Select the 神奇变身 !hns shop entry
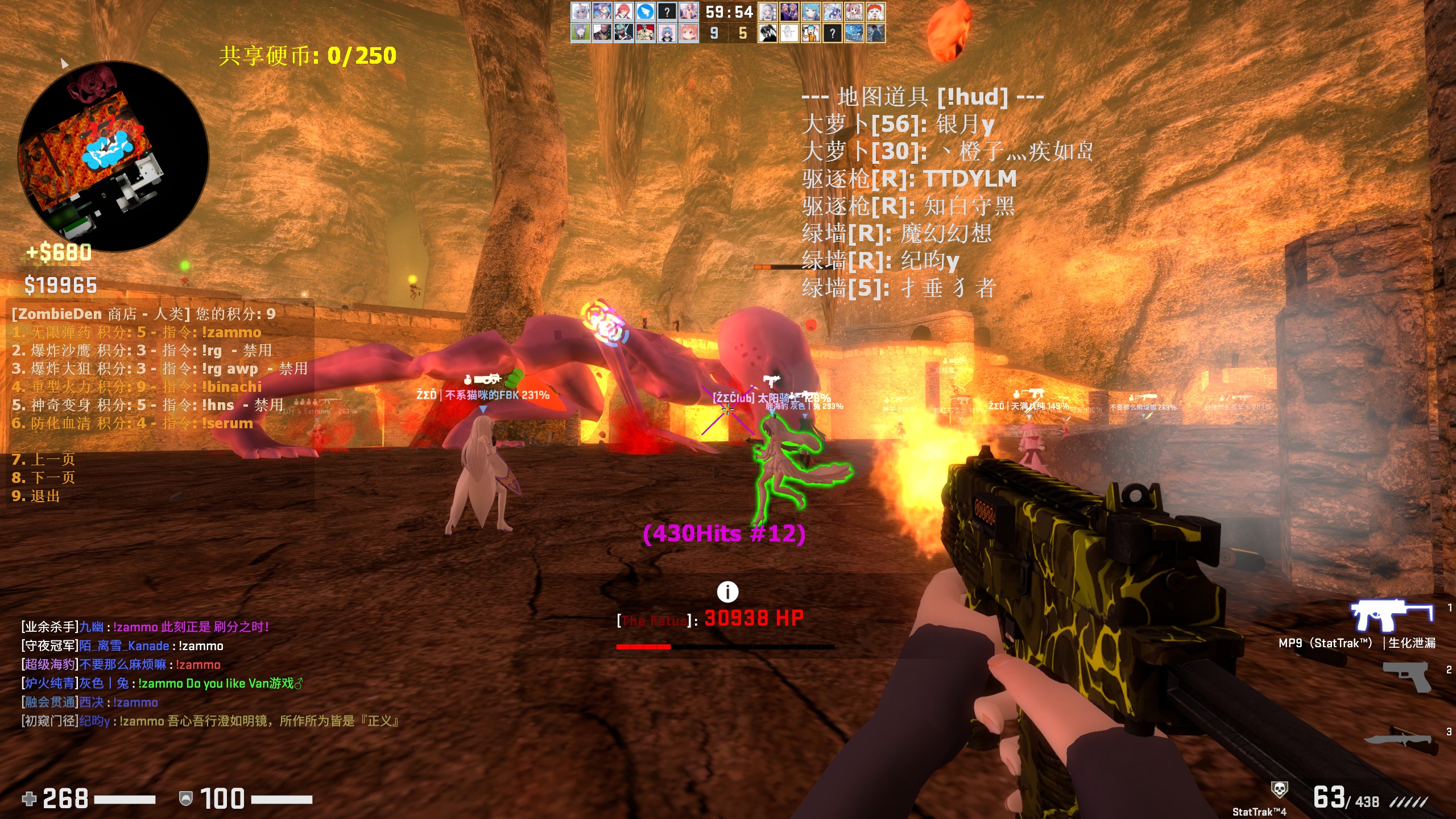Viewport: 1456px width, 819px height. point(148,405)
